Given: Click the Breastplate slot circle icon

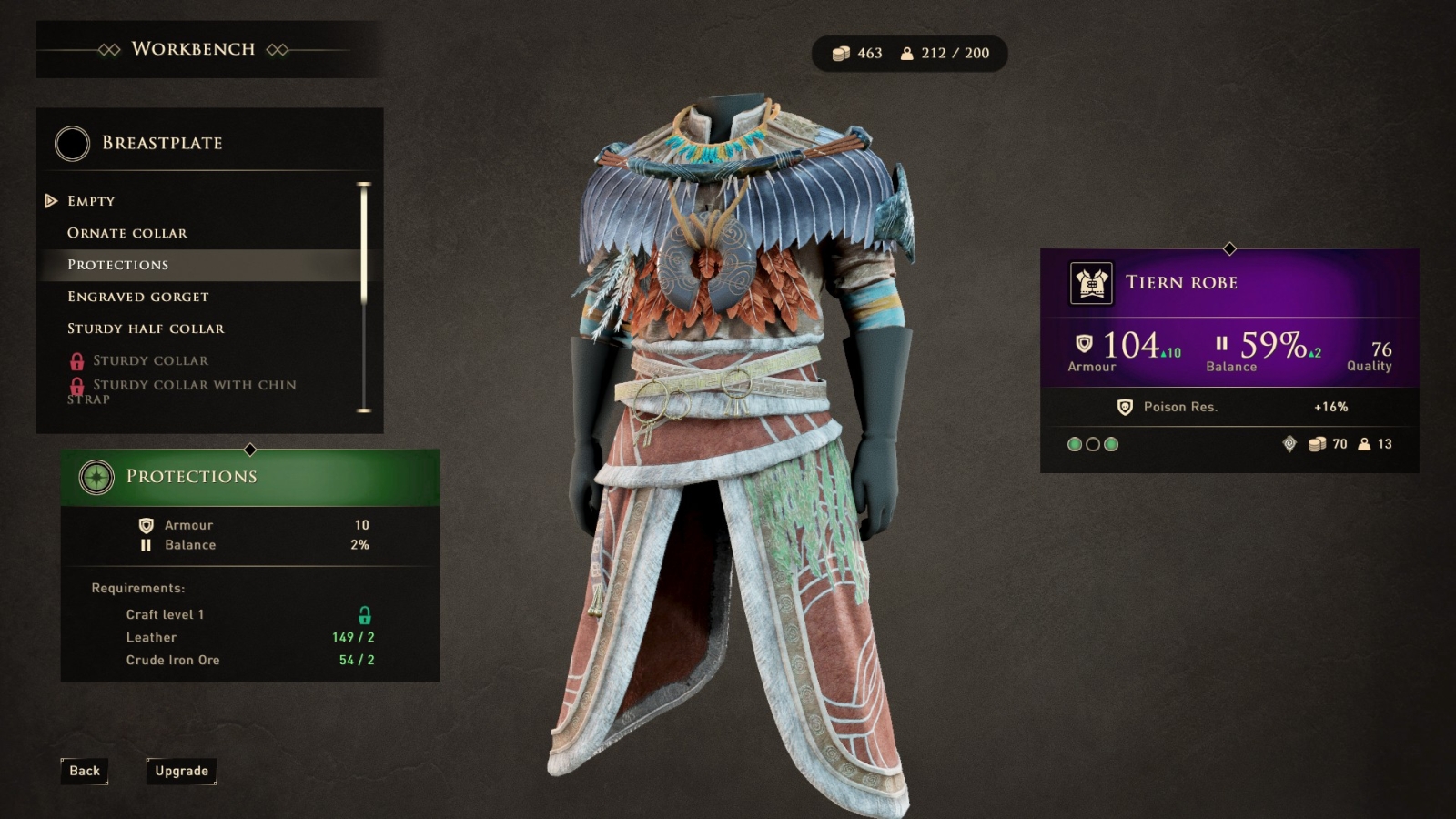Looking at the screenshot, I should point(72,143).
